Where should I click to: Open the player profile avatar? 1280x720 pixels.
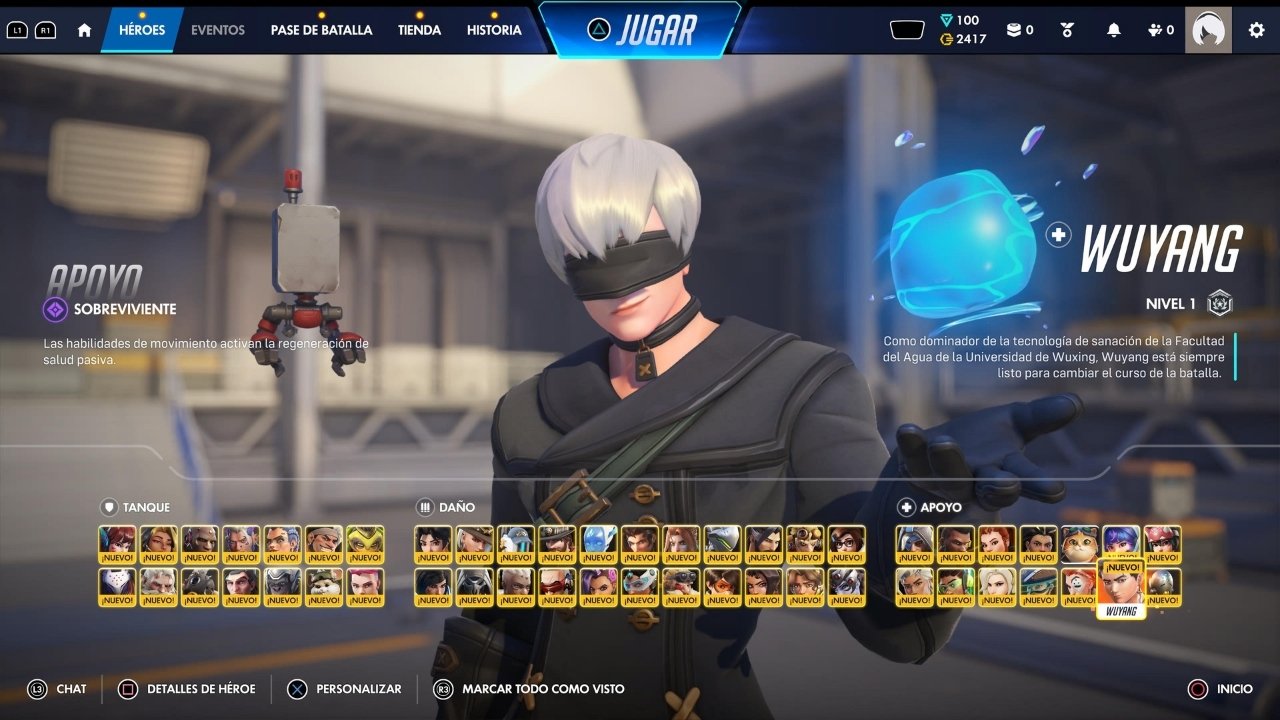[x=1208, y=30]
